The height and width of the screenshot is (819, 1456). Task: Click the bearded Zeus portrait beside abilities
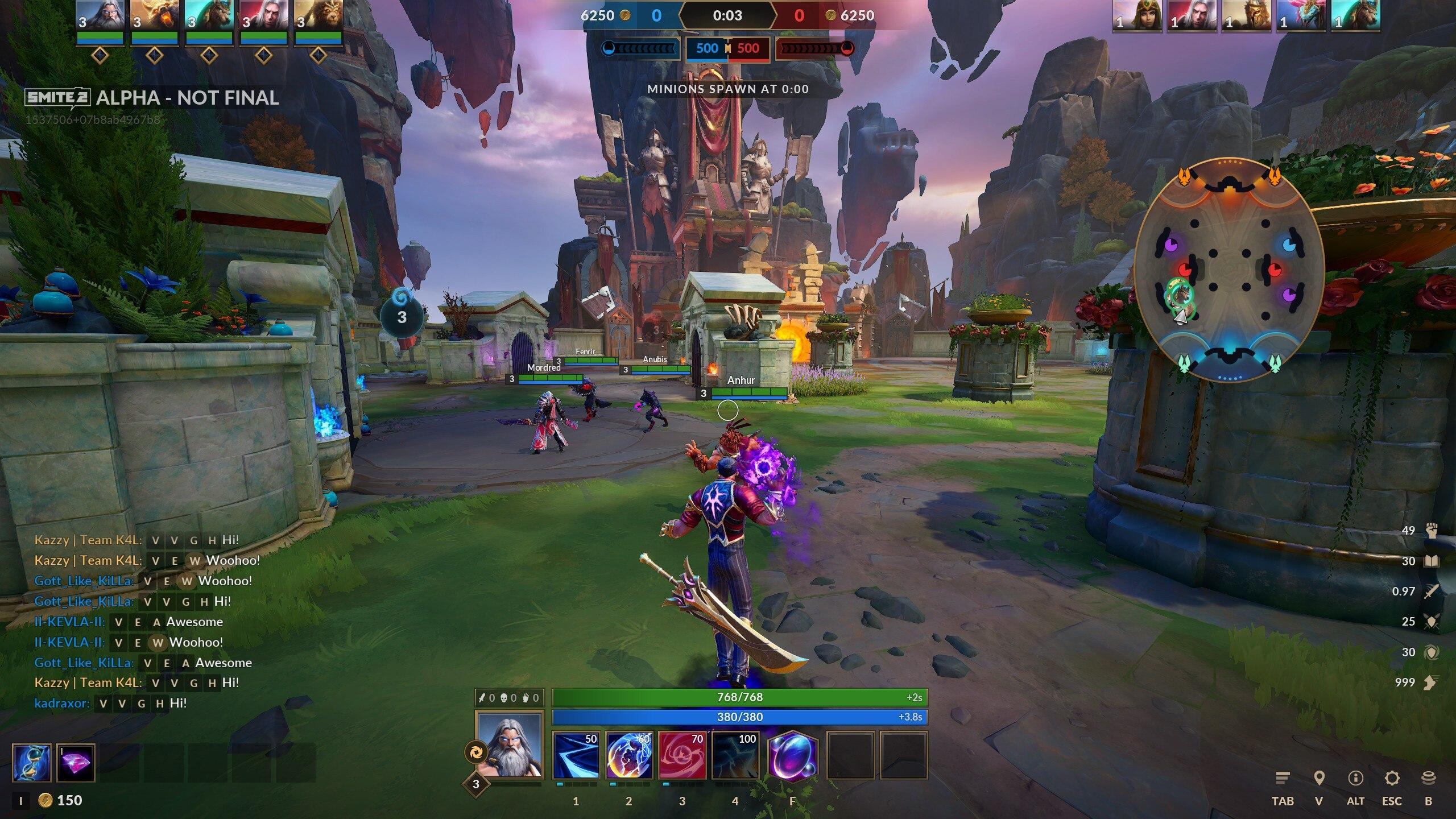(510, 745)
